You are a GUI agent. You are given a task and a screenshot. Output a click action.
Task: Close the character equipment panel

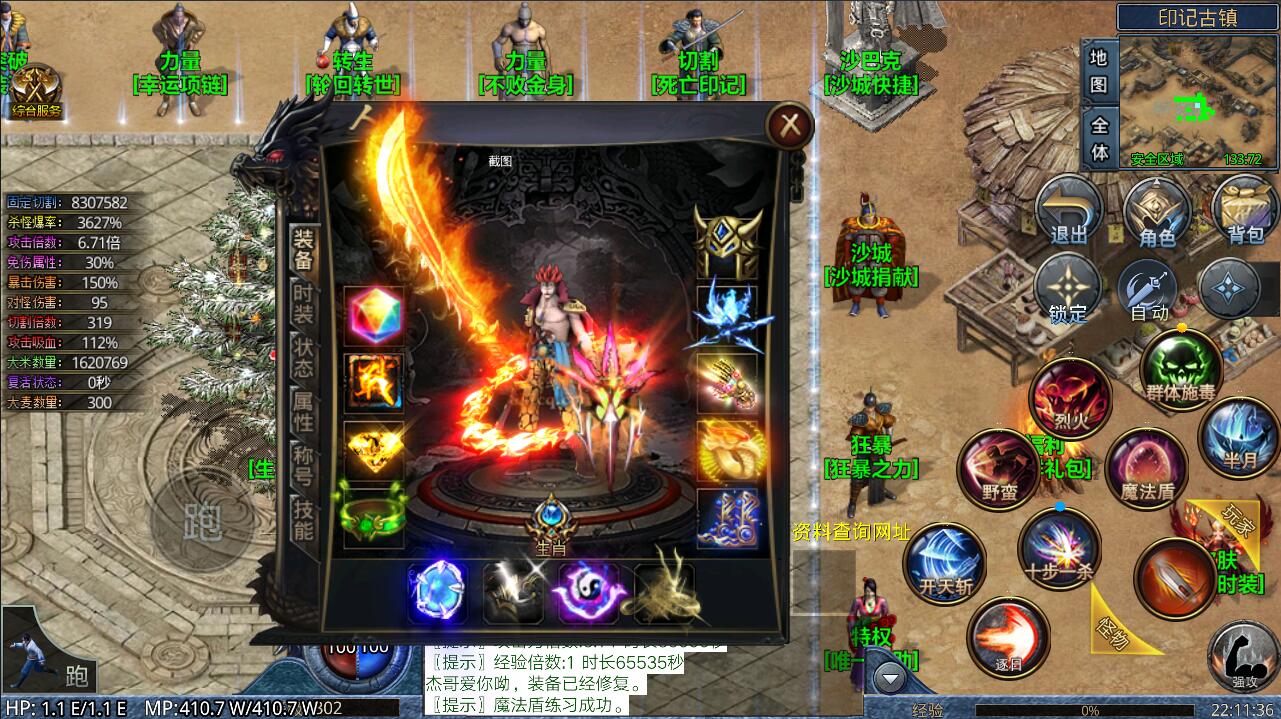click(790, 126)
